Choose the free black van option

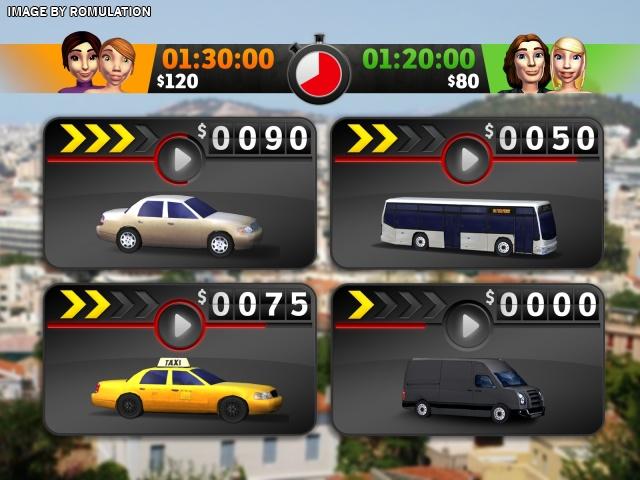pos(472,389)
